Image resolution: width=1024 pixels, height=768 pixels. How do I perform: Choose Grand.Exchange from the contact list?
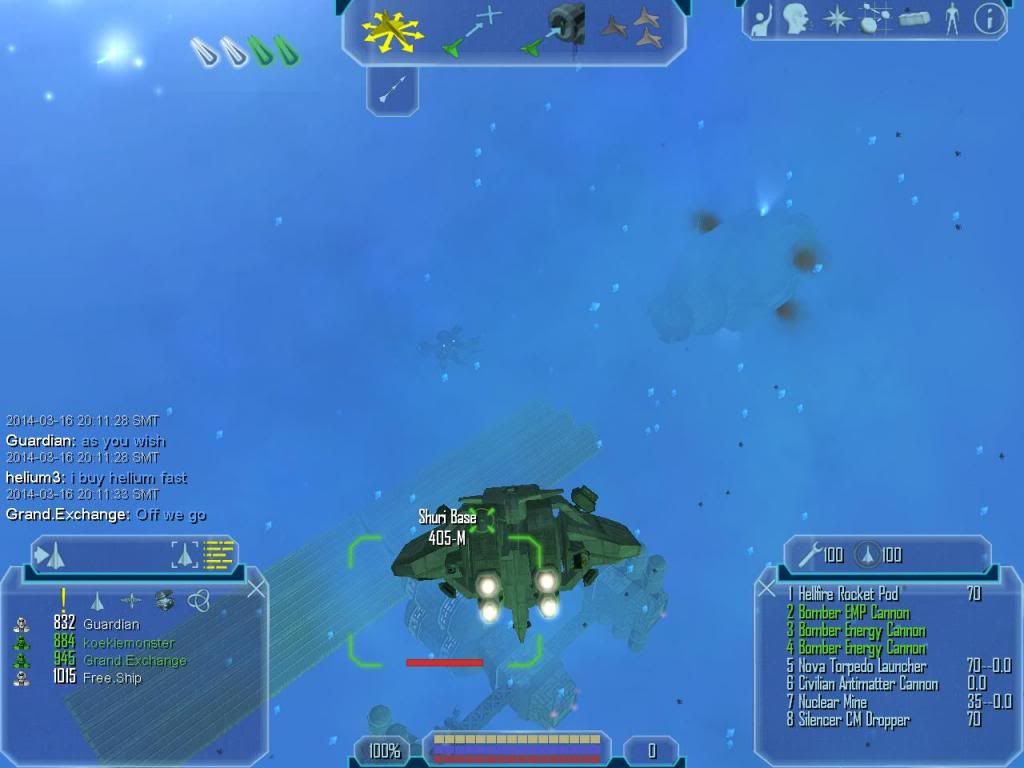click(x=134, y=661)
